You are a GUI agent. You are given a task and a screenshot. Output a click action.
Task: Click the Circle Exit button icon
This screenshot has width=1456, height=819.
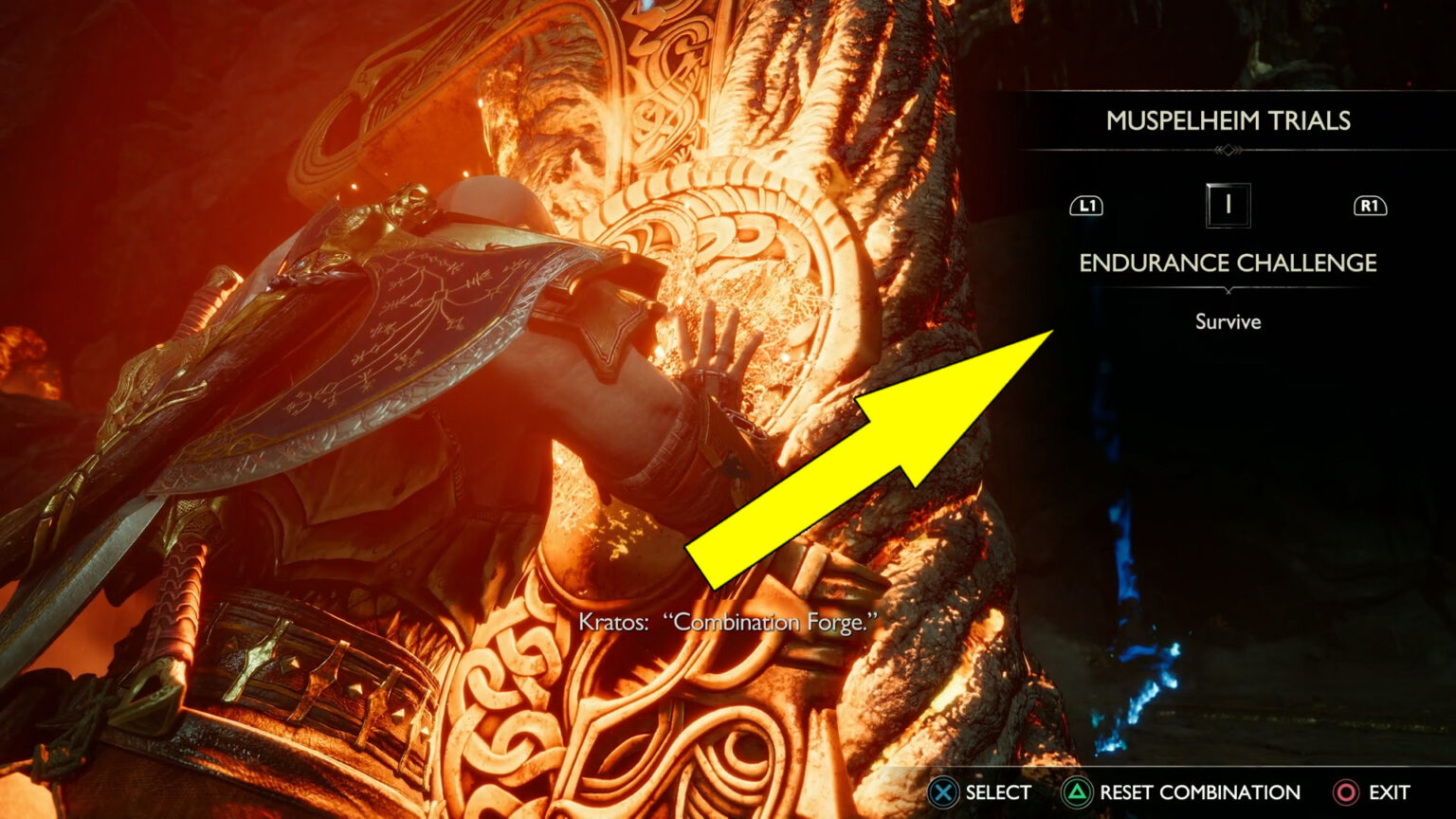(x=1345, y=792)
